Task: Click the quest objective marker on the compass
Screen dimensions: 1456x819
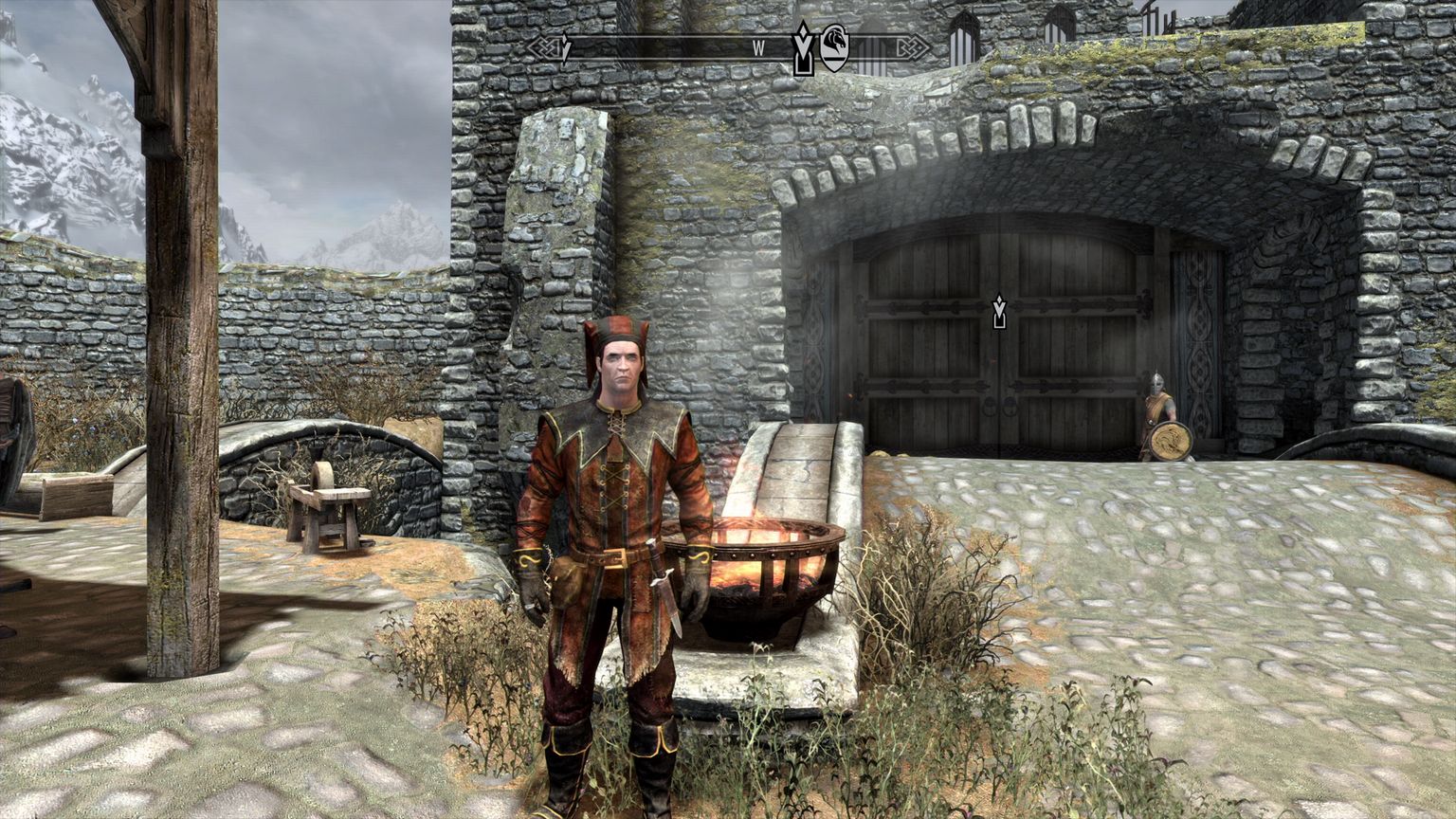Action: (x=803, y=45)
